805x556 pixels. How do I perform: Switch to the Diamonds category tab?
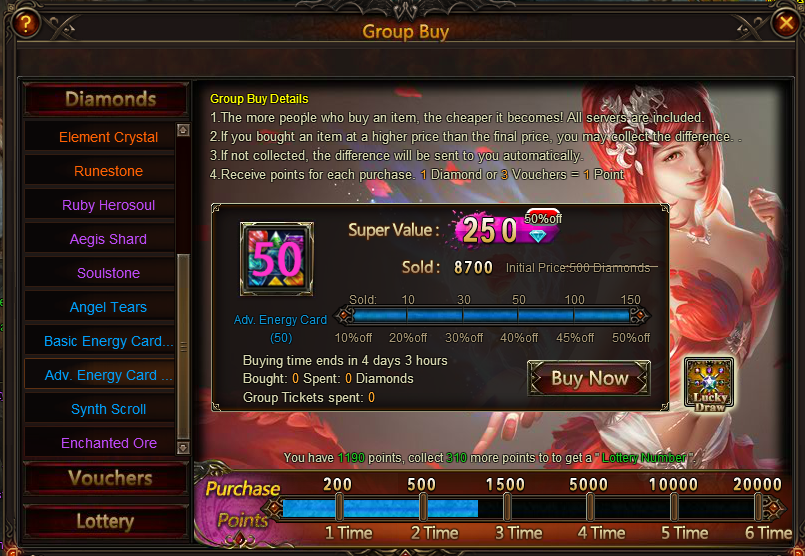106,99
